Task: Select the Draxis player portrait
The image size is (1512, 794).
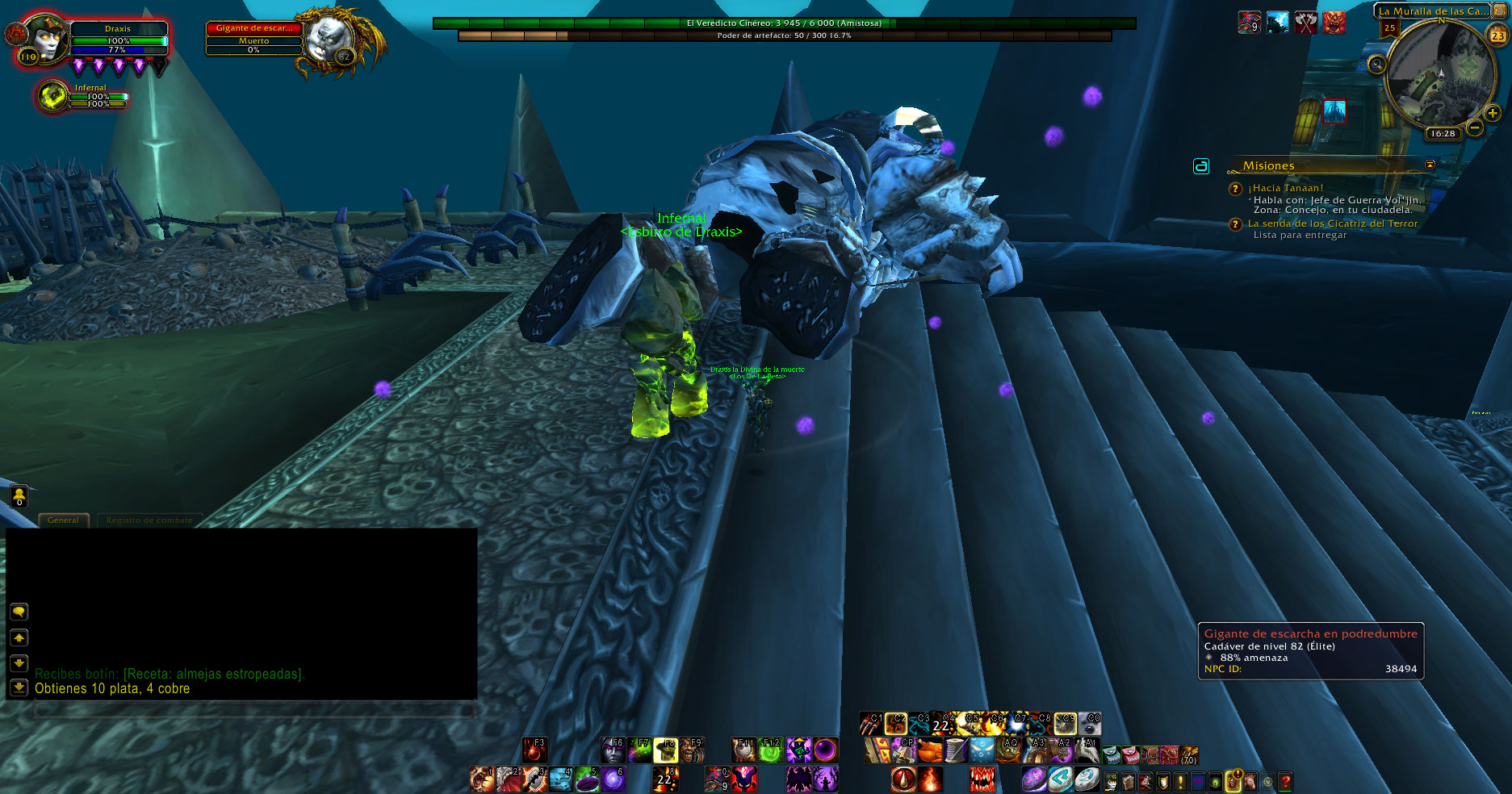Action: click(x=46, y=39)
